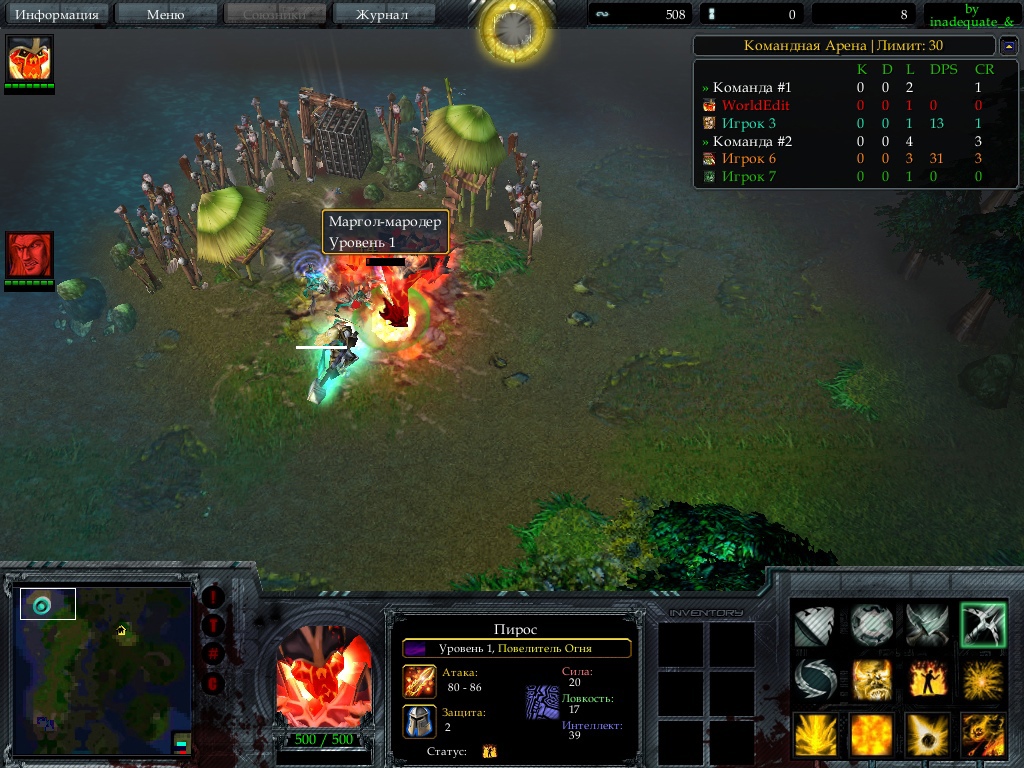Image resolution: width=1024 pixels, height=768 pixels.
Task: Open the Журнал log
Action: click(x=382, y=15)
